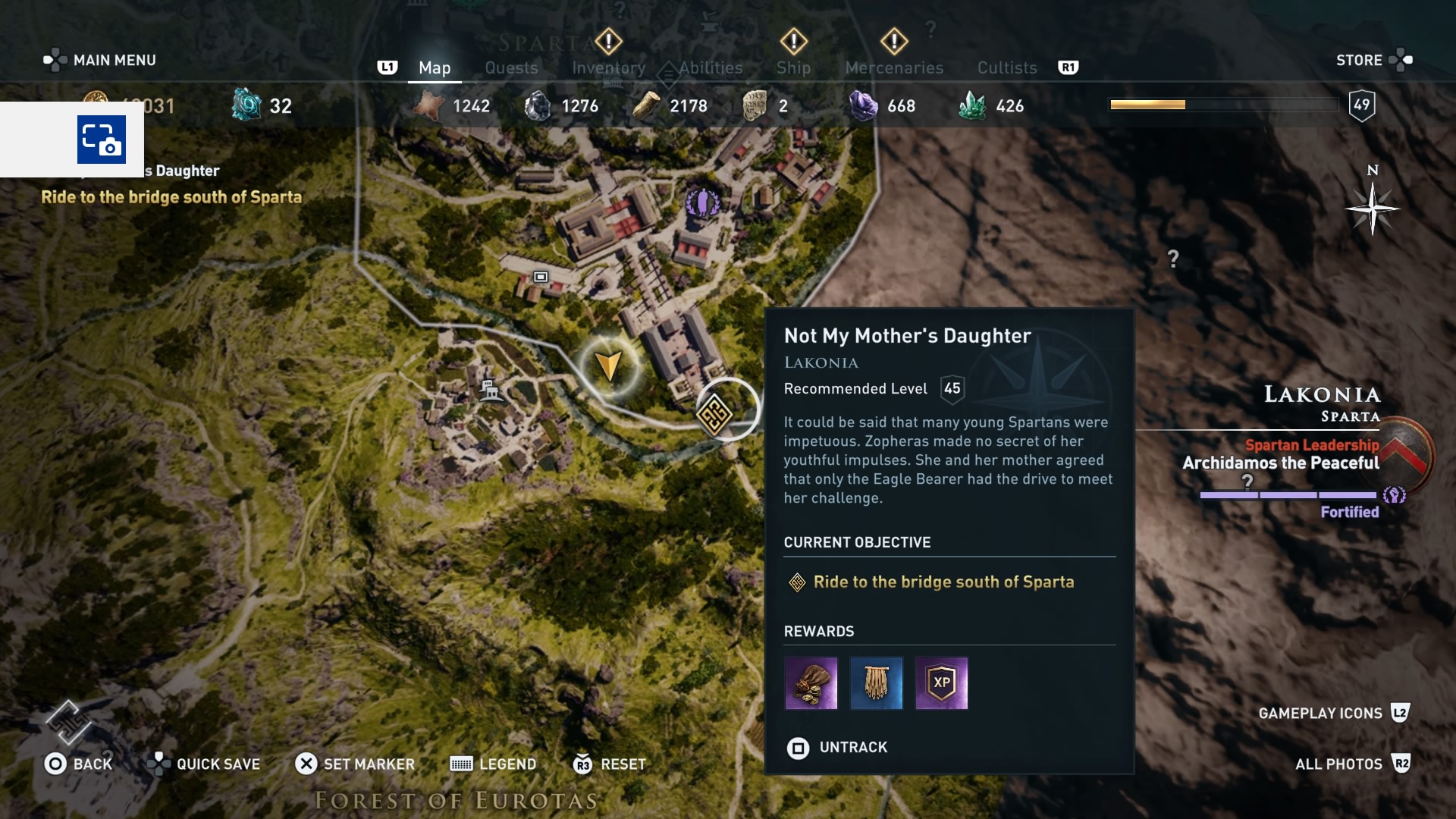Select the tapestry reward icon
1456x819 pixels.
pos(877,683)
